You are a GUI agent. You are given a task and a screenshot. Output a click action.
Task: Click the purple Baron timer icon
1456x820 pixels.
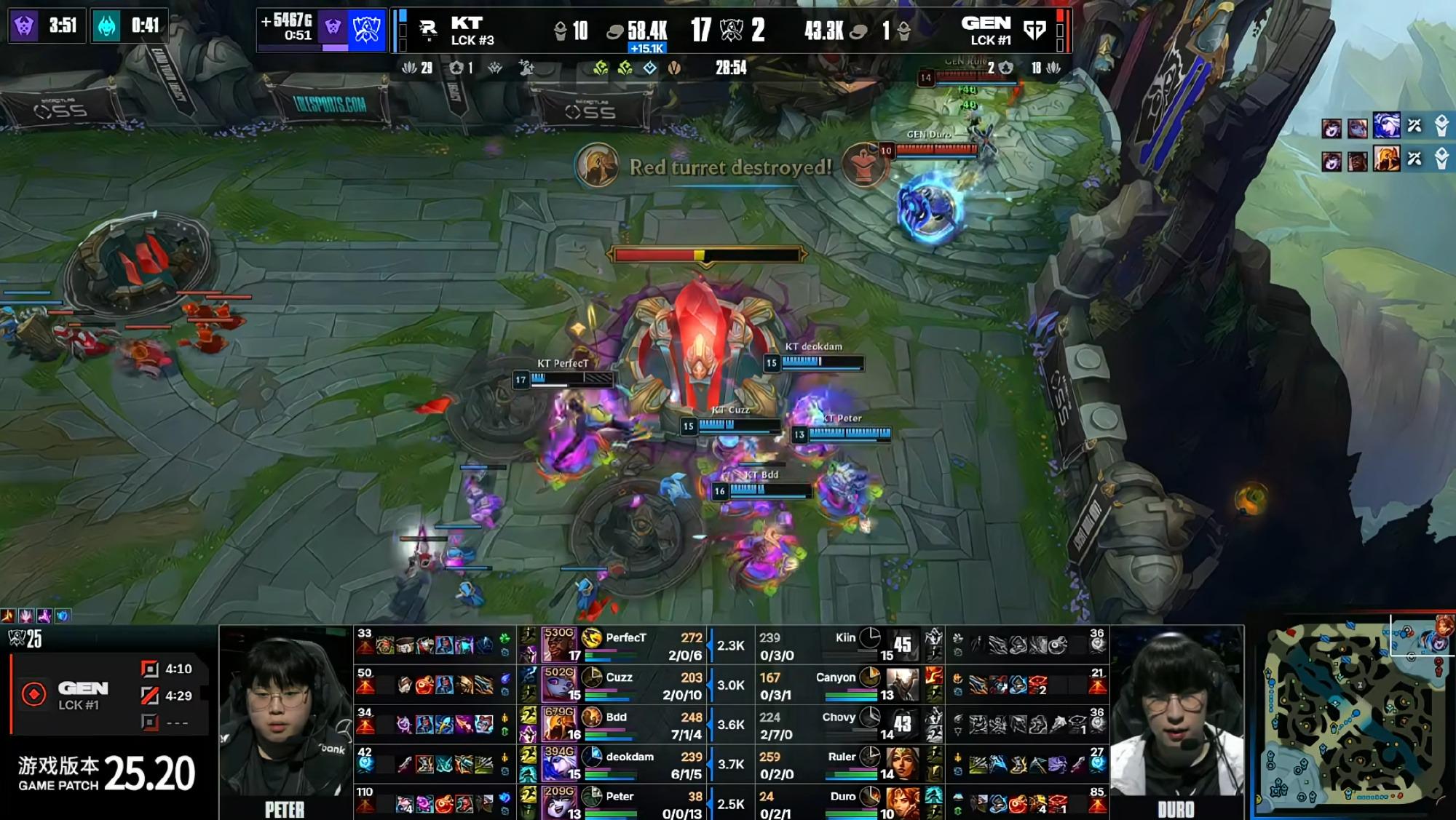23,26
